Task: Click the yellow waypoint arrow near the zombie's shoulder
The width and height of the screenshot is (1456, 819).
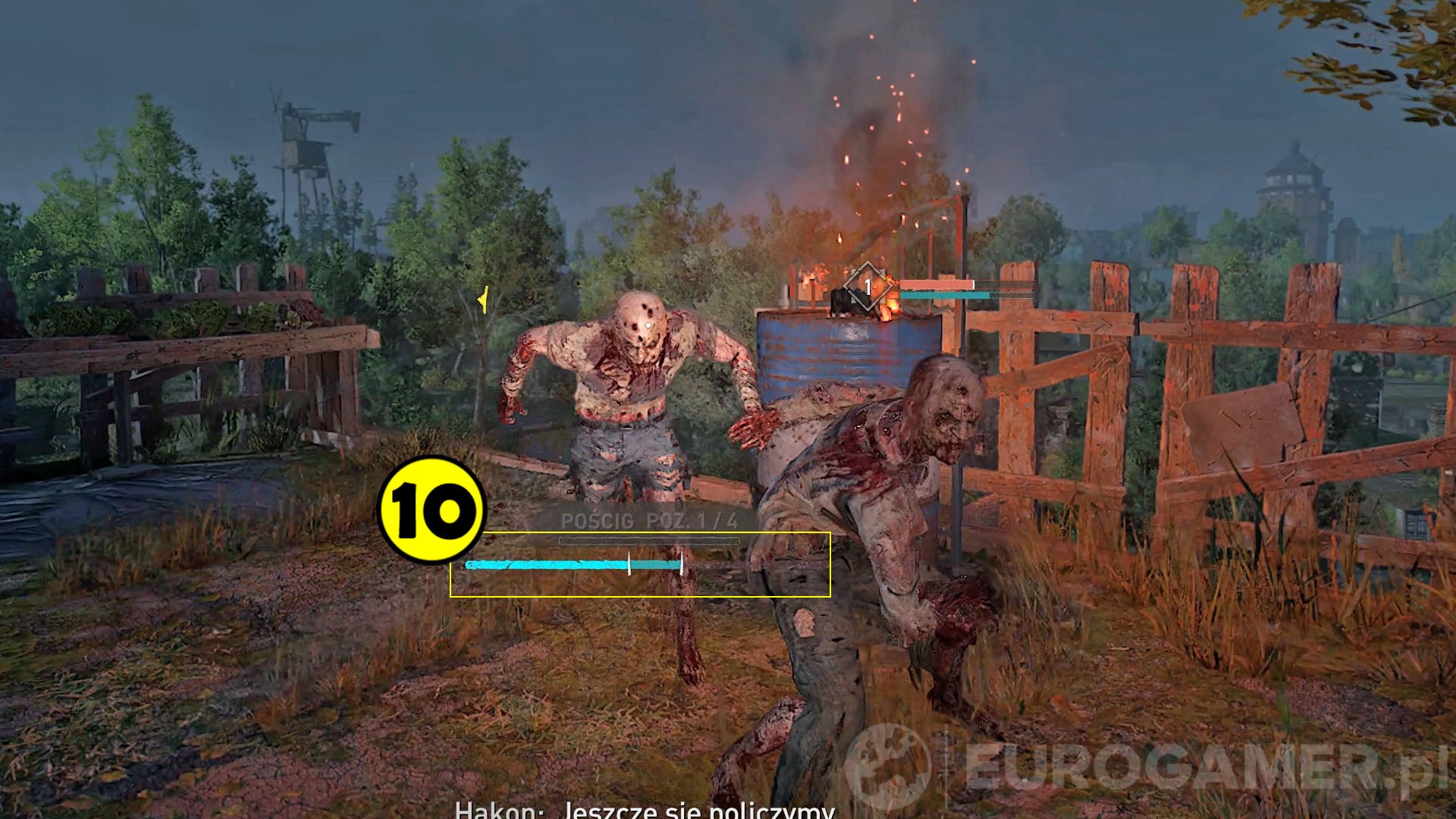Action: tap(482, 301)
